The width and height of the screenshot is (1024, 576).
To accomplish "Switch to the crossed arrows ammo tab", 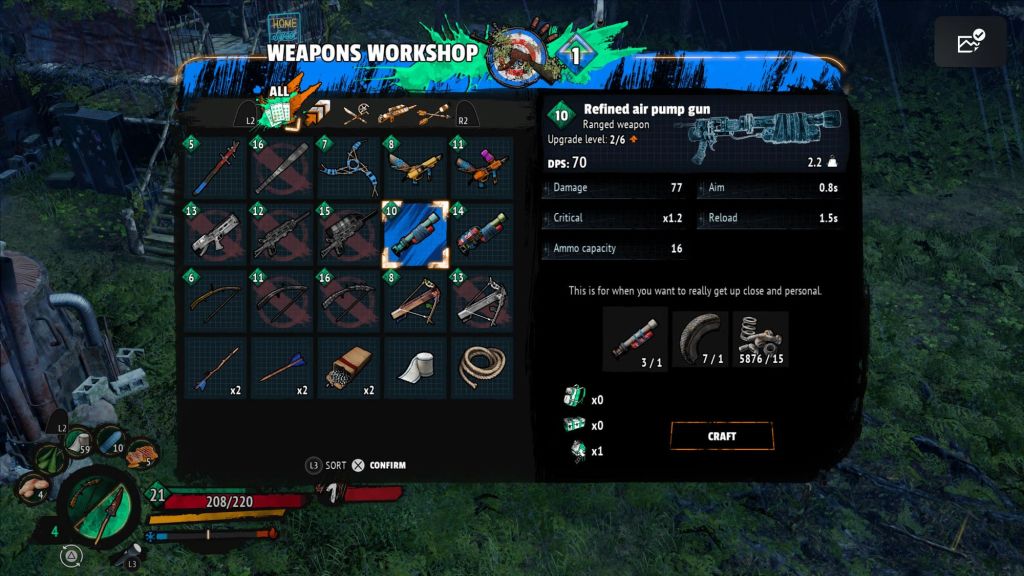I will point(434,114).
